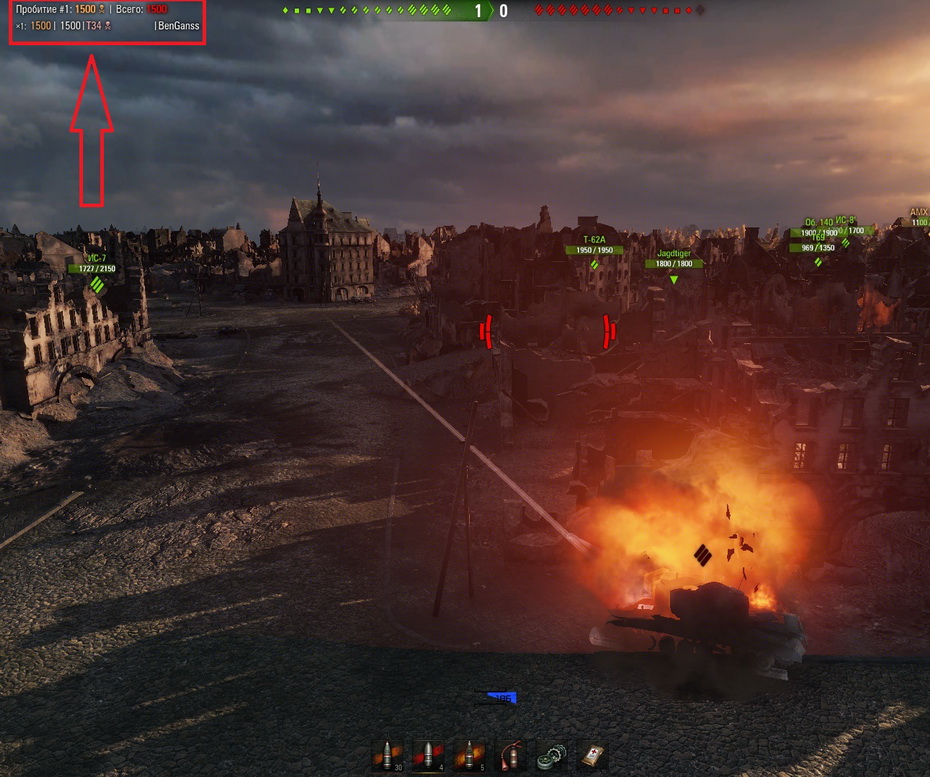The image size is (930, 777).
Task: Use the first aid kit consumable
Action: [593, 754]
